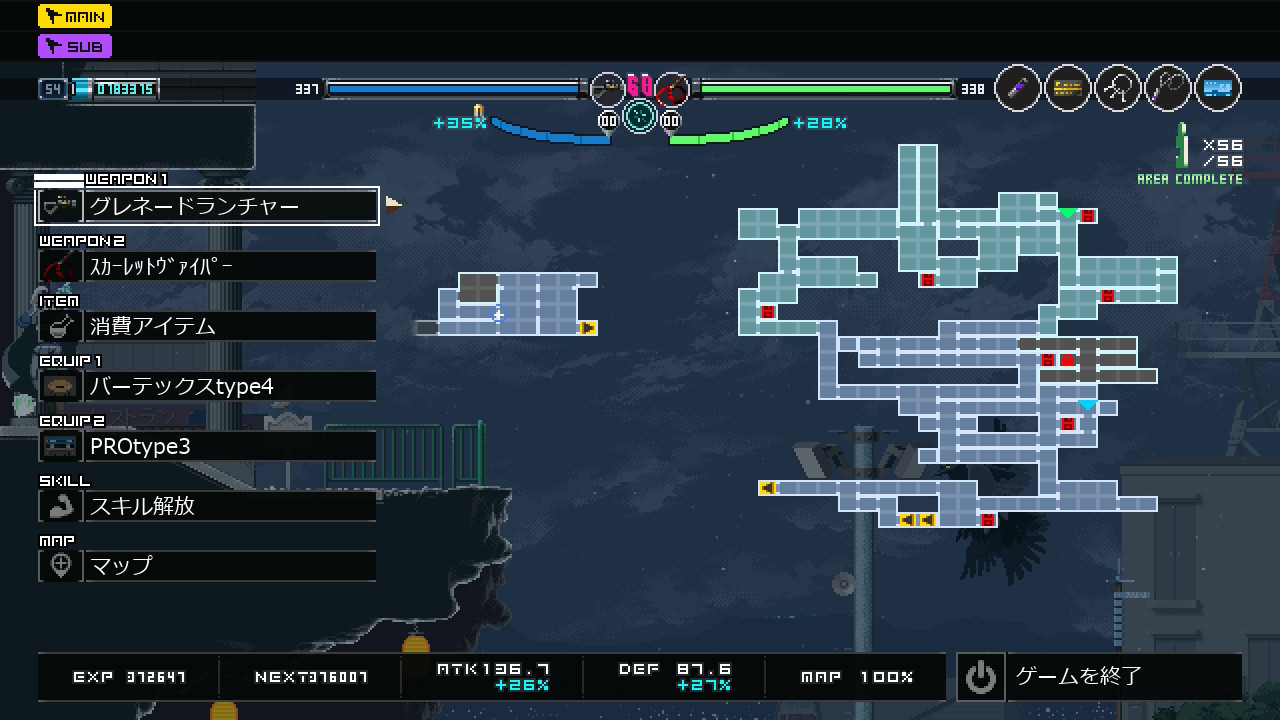Choose the スカーレットヴァイパー weapon slot
Screen dimensions: 1280x720
click(207, 266)
